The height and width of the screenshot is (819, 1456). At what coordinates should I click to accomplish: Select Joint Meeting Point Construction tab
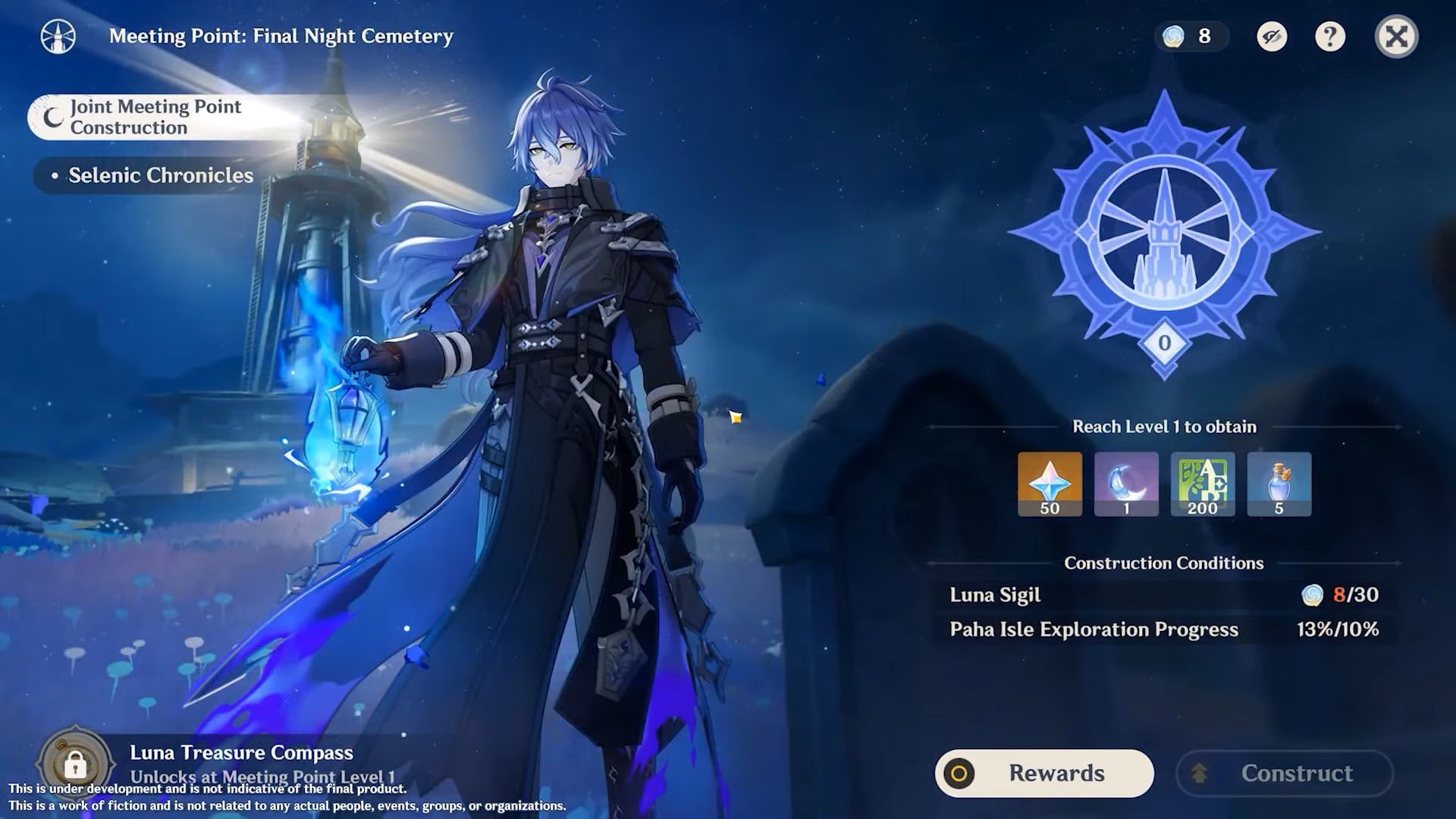[x=155, y=117]
